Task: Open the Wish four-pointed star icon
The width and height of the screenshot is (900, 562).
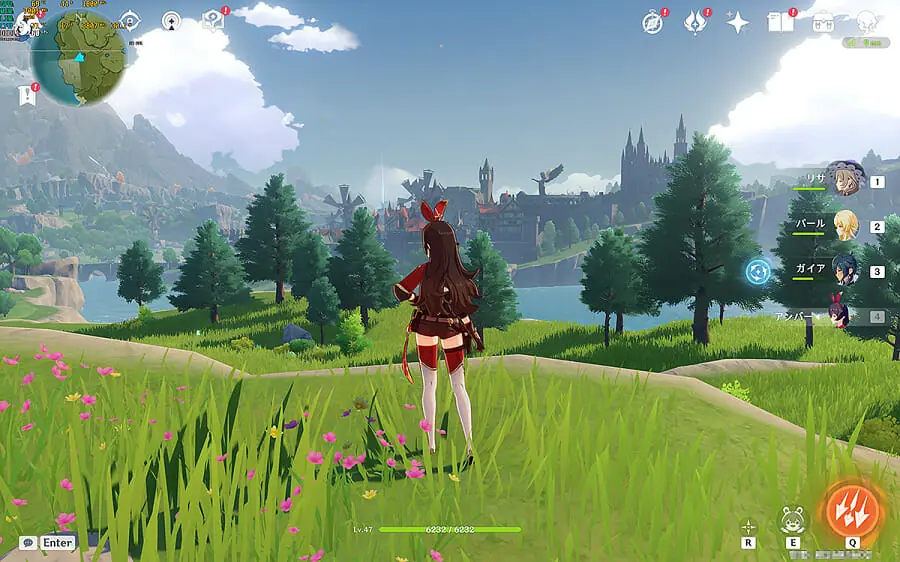Action: pyautogui.click(x=738, y=23)
